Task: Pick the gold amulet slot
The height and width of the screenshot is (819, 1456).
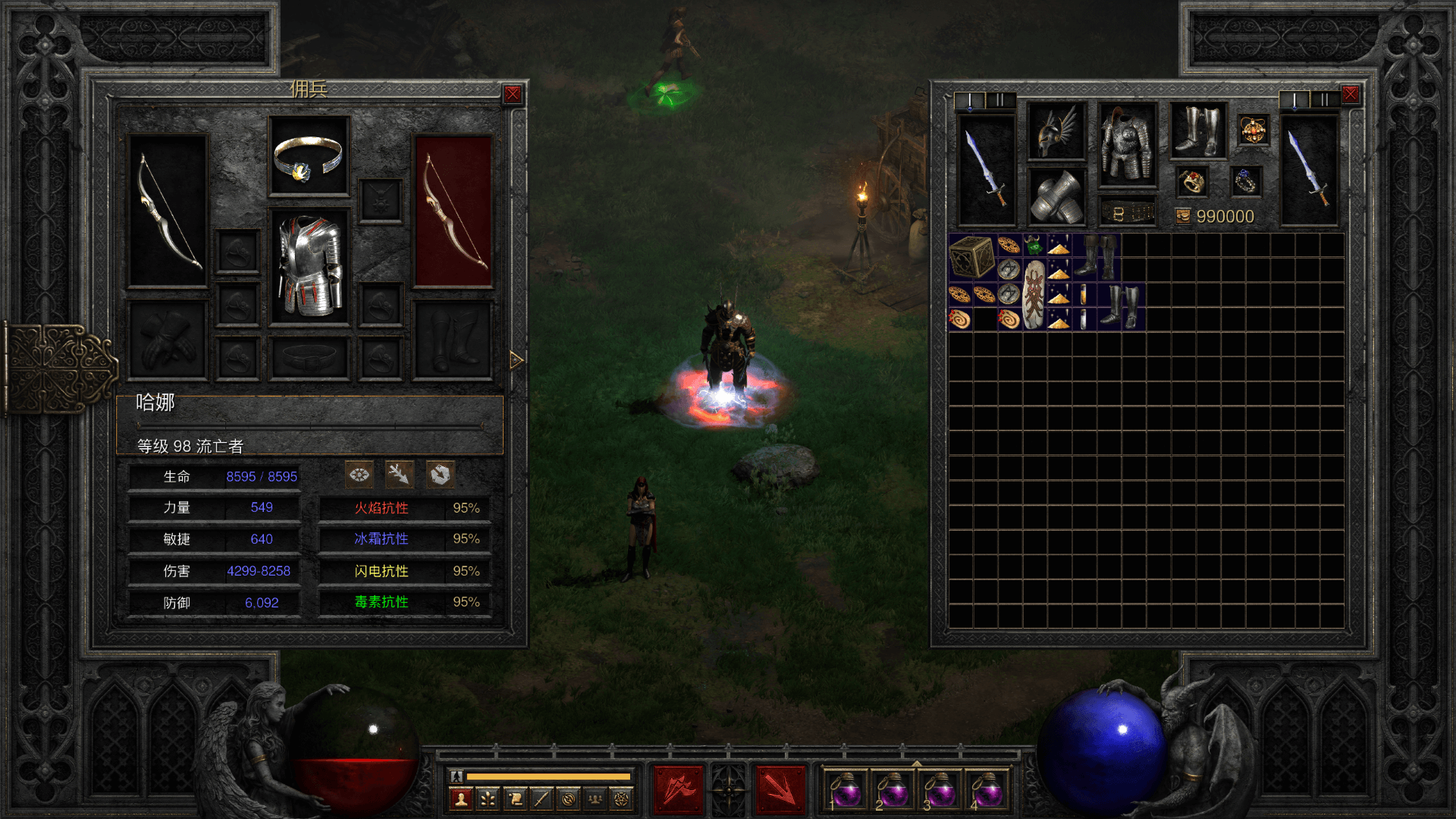Action: pos(1253,130)
